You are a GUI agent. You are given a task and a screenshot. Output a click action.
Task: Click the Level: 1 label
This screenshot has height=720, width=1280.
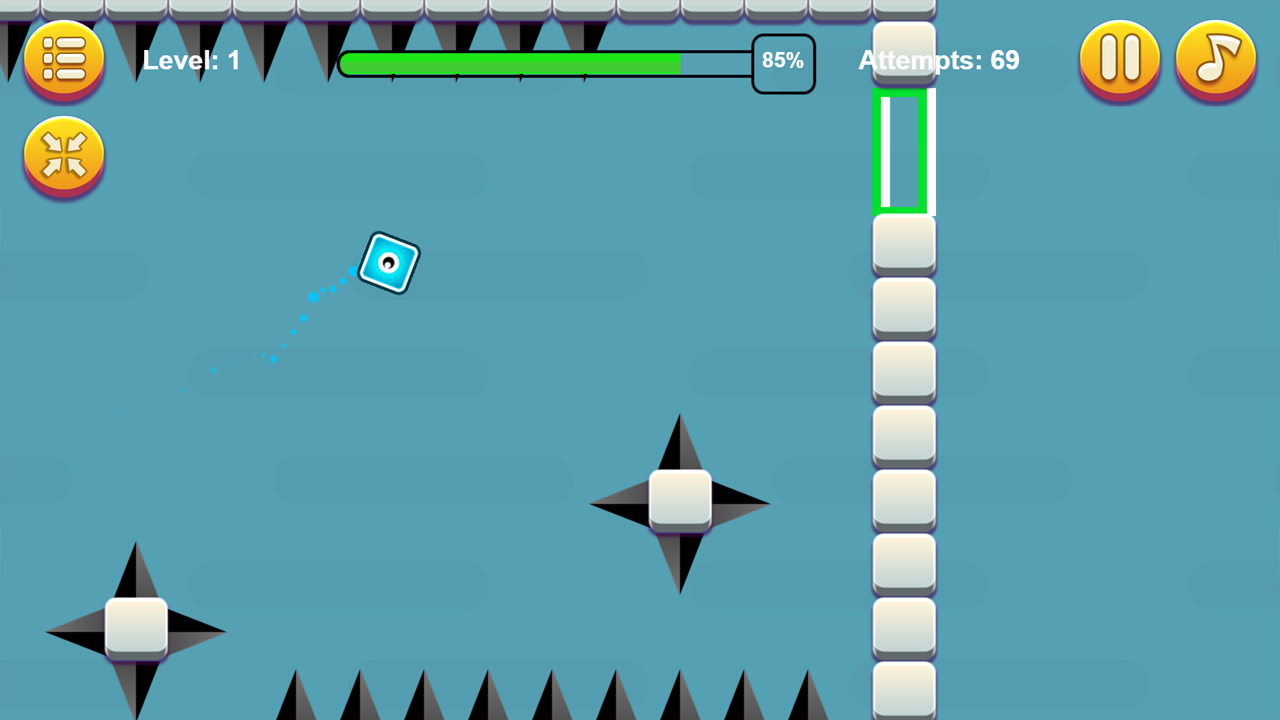(x=191, y=60)
